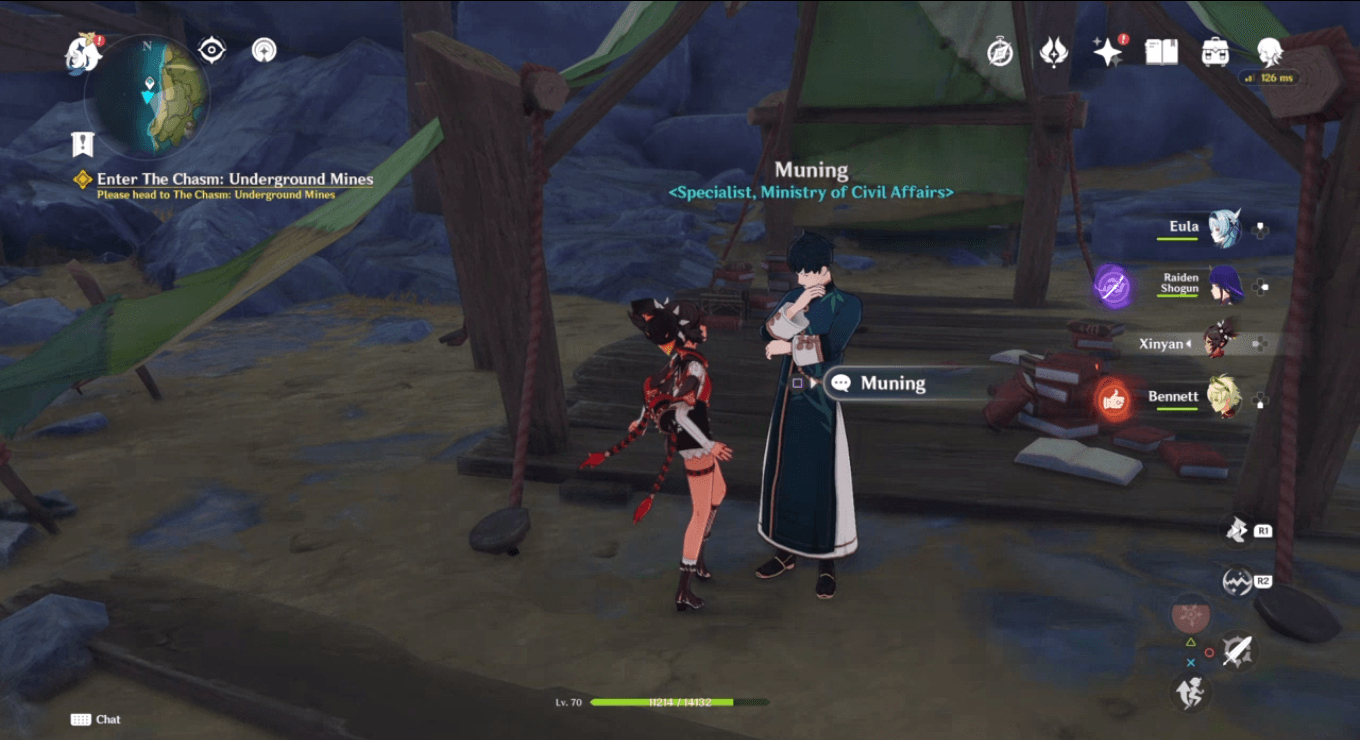The image size is (1360, 740).
Task: Open the Adventurer Handbook book icon
Action: tap(1163, 52)
